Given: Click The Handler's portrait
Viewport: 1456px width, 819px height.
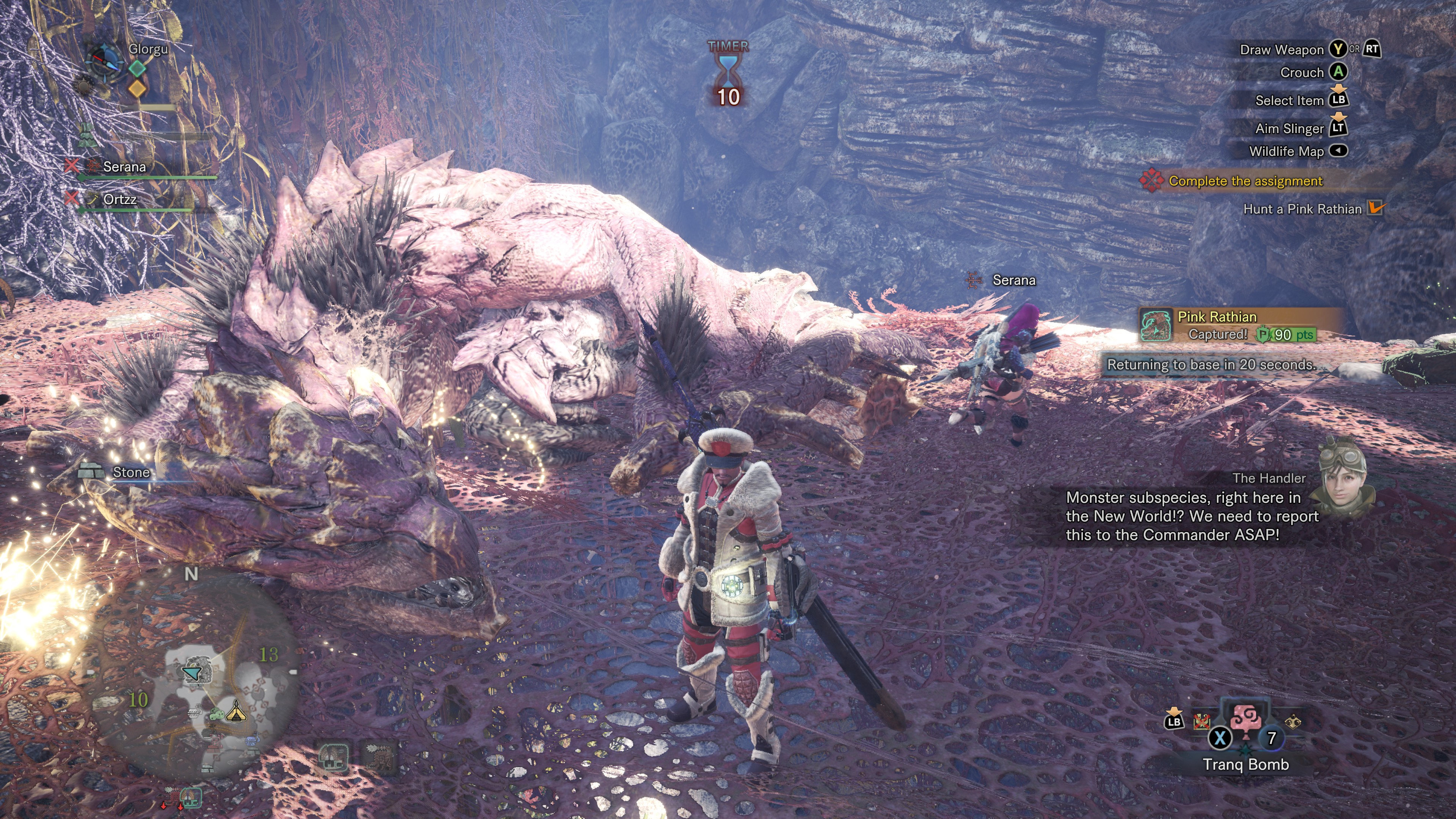Looking at the screenshot, I should pos(1342,478).
